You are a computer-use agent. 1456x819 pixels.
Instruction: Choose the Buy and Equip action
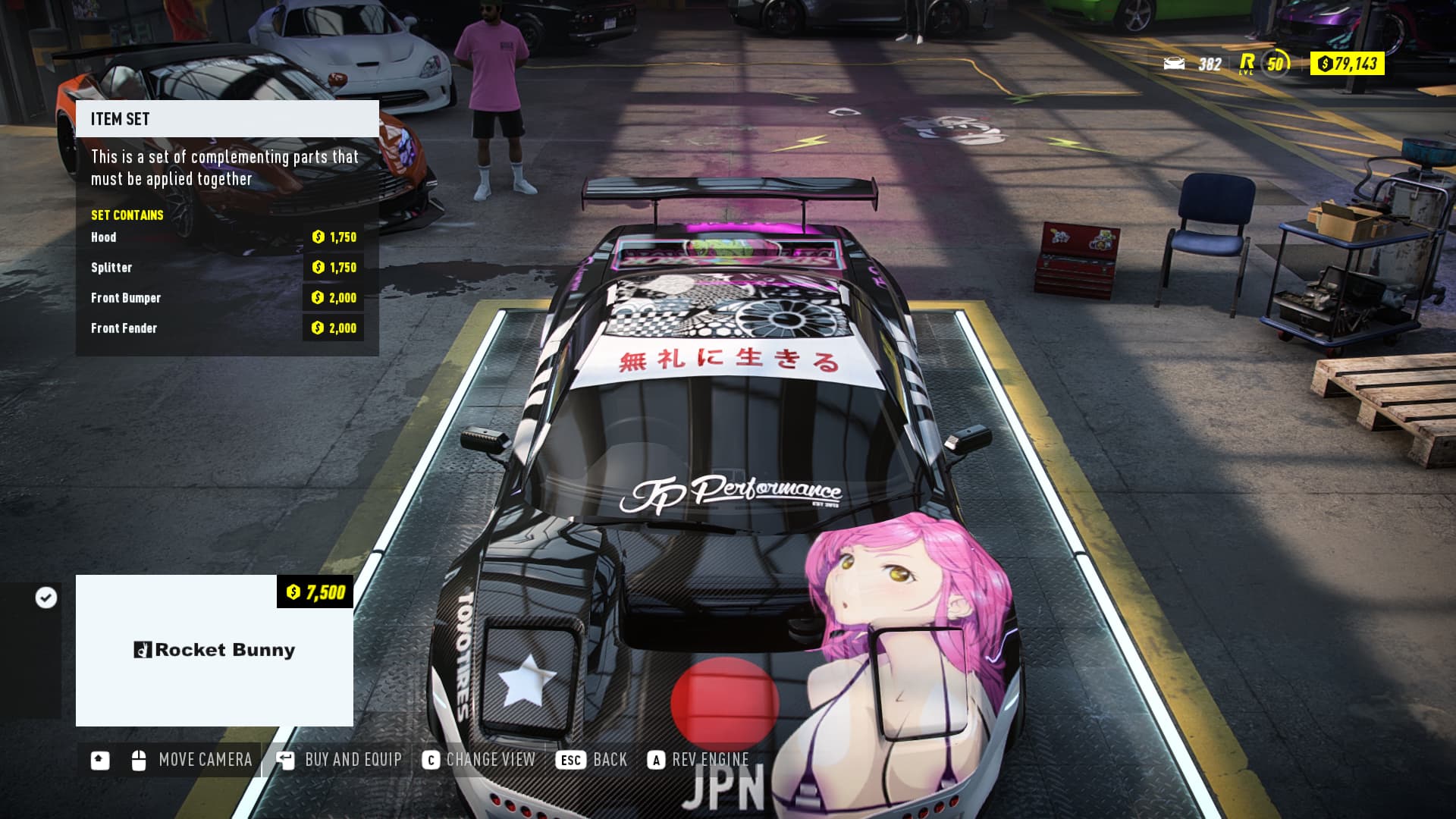pos(340,760)
